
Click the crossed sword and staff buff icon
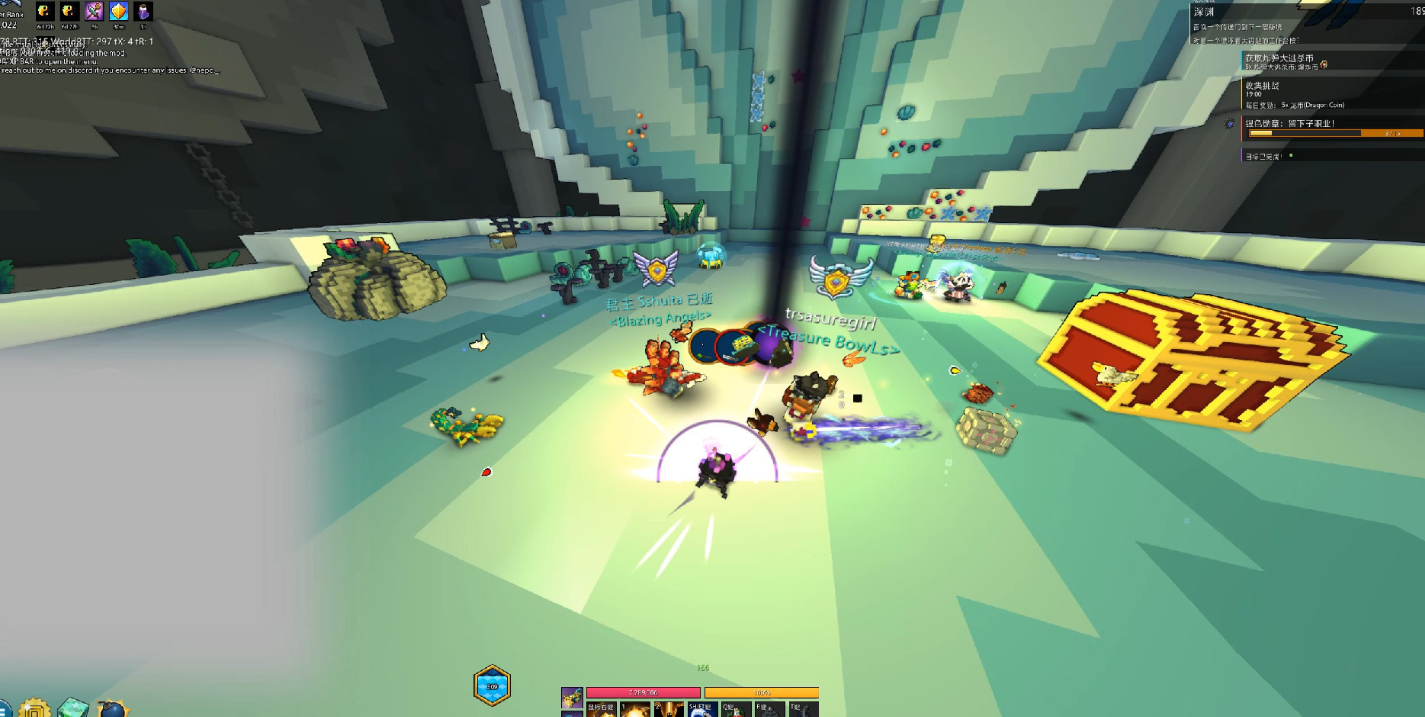[94, 11]
